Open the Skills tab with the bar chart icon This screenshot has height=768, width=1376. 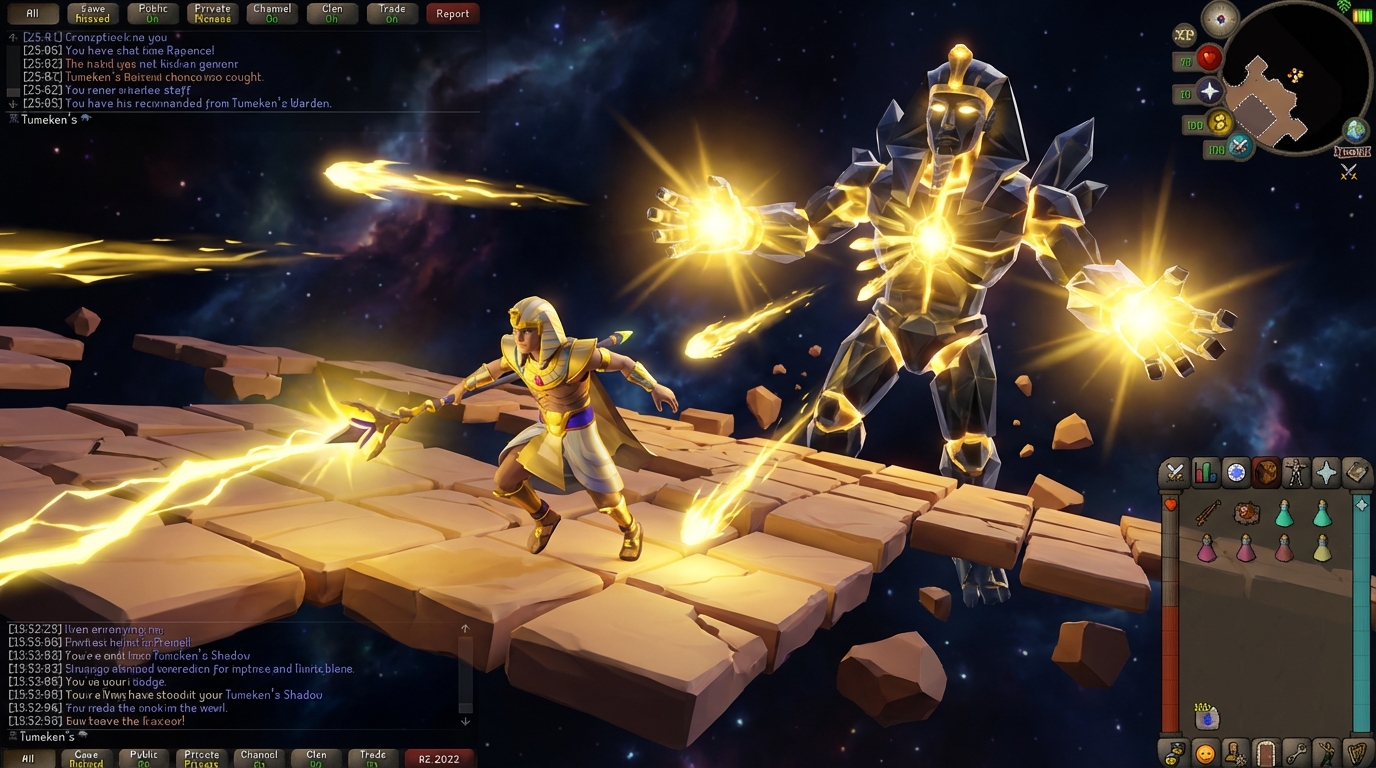click(1205, 472)
